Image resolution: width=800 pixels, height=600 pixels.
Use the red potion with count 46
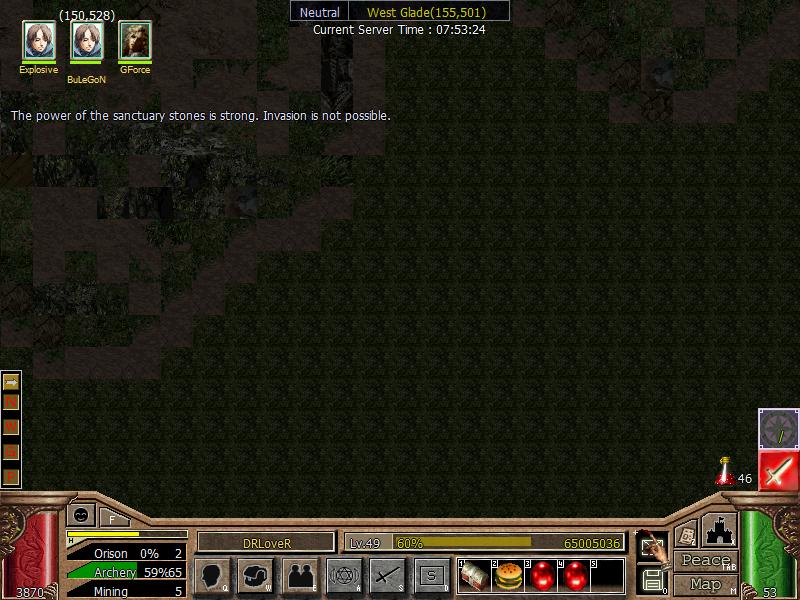click(725, 472)
